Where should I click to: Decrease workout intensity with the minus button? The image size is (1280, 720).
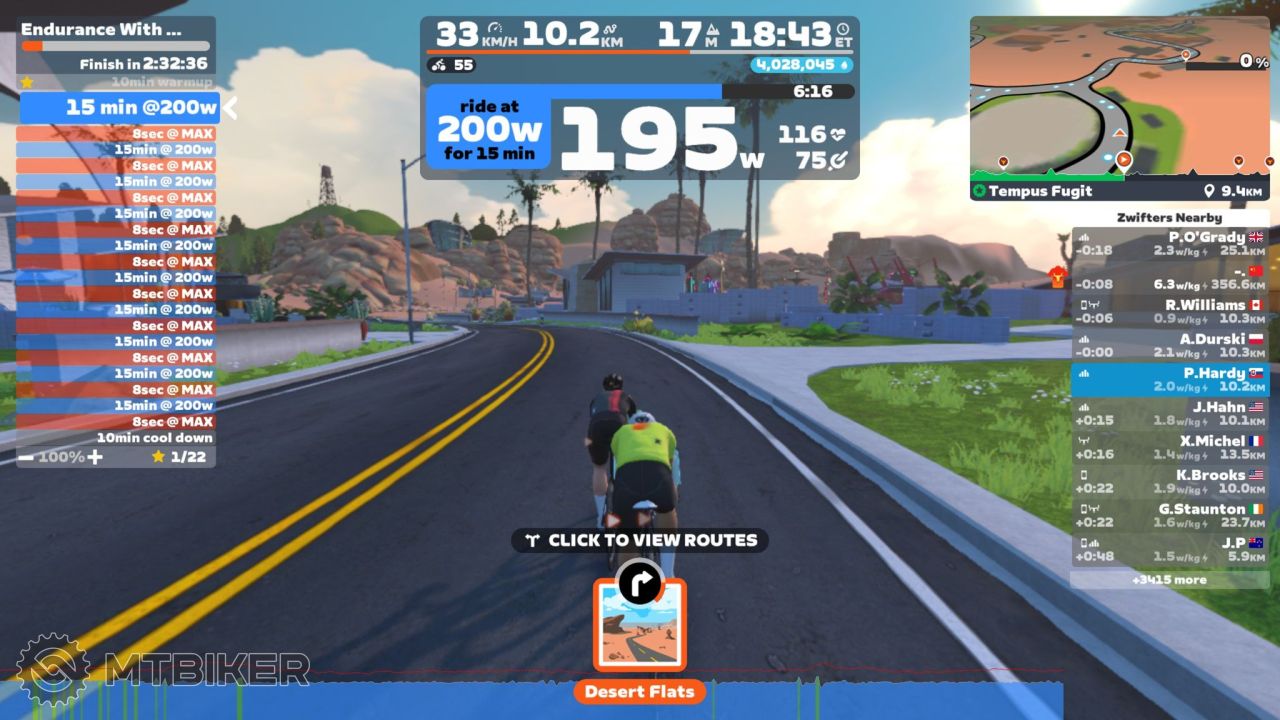tap(26, 457)
